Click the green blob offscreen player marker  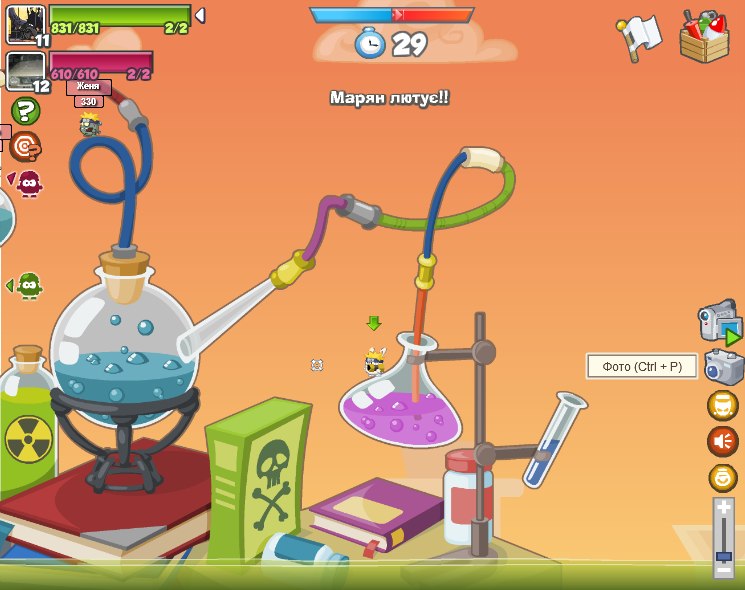coord(28,286)
